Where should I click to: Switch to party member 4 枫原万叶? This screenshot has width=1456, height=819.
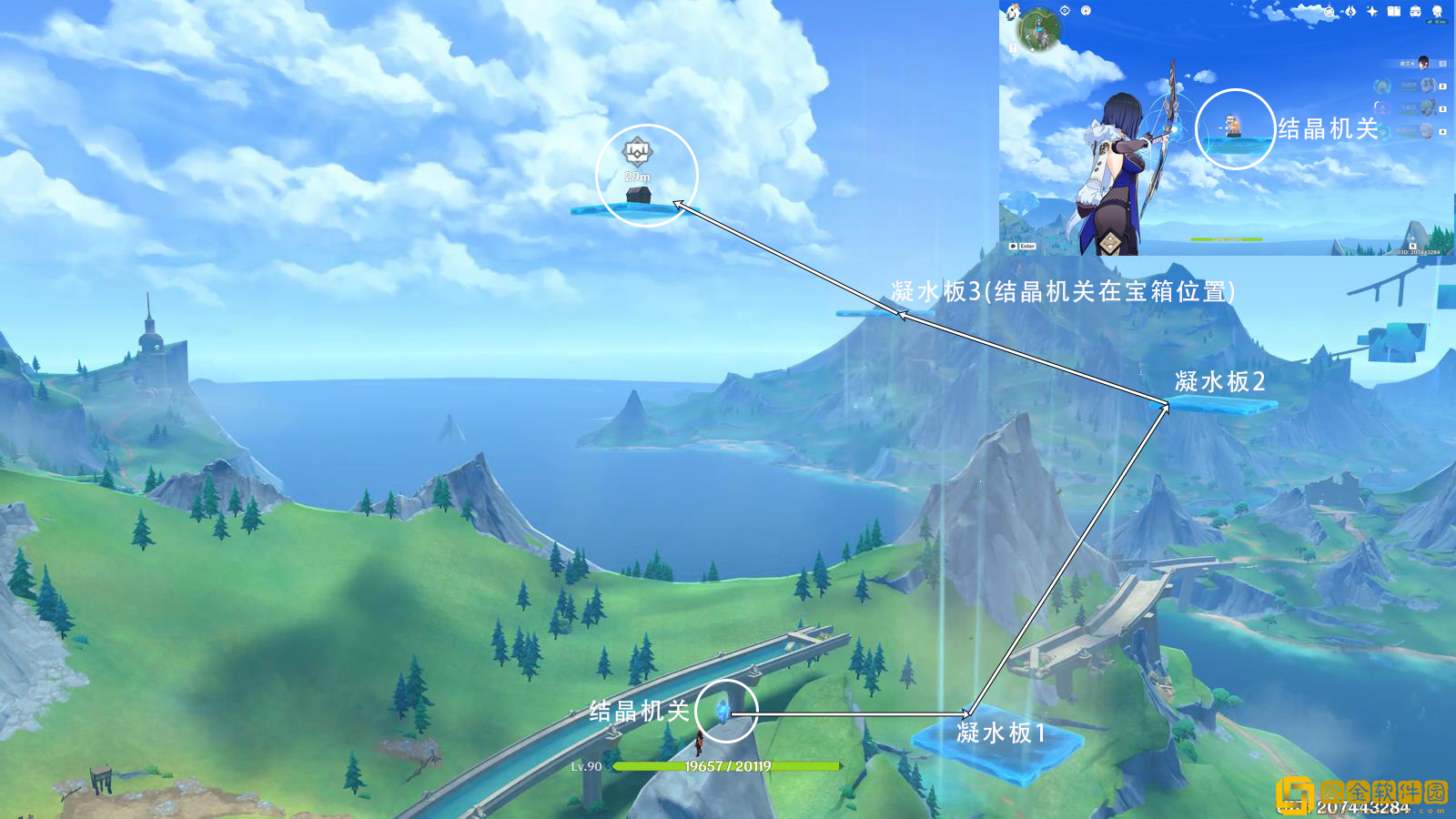[x=1428, y=131]
